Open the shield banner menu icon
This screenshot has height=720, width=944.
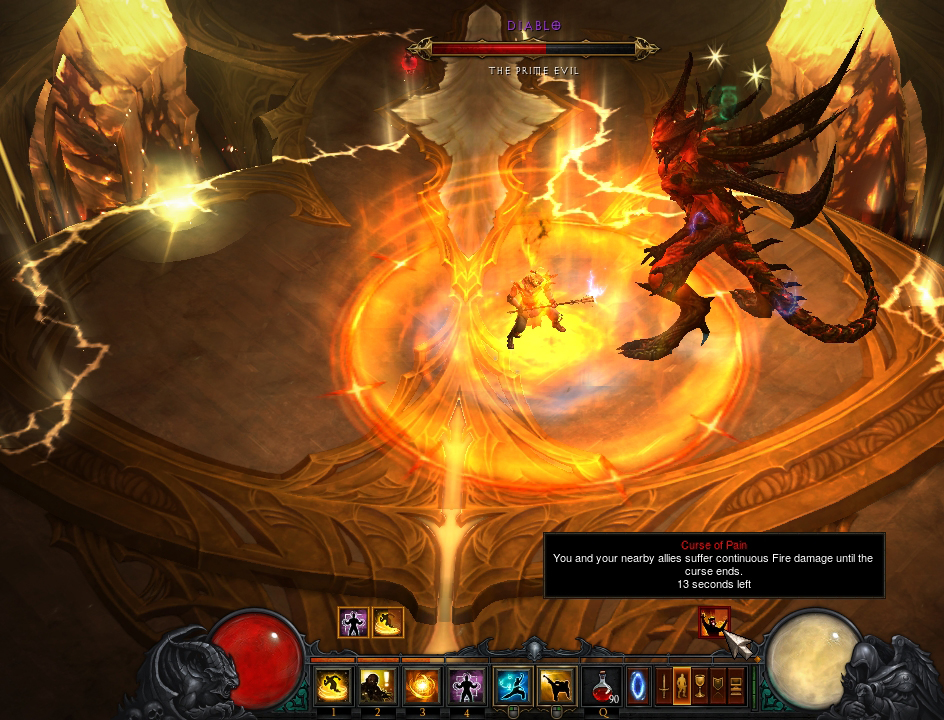coord(718,686)
